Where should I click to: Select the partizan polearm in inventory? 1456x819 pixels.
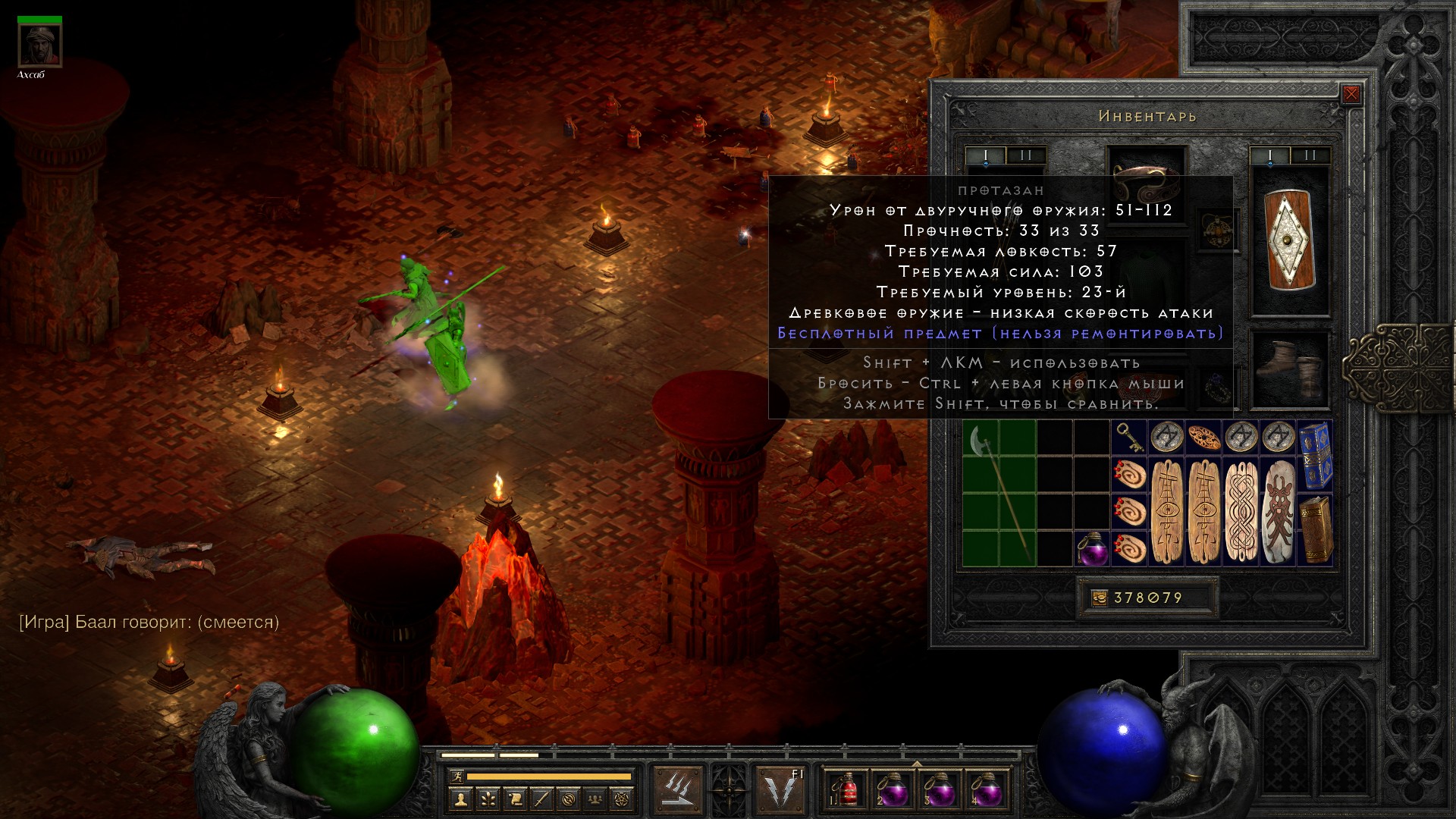[999, 493]
